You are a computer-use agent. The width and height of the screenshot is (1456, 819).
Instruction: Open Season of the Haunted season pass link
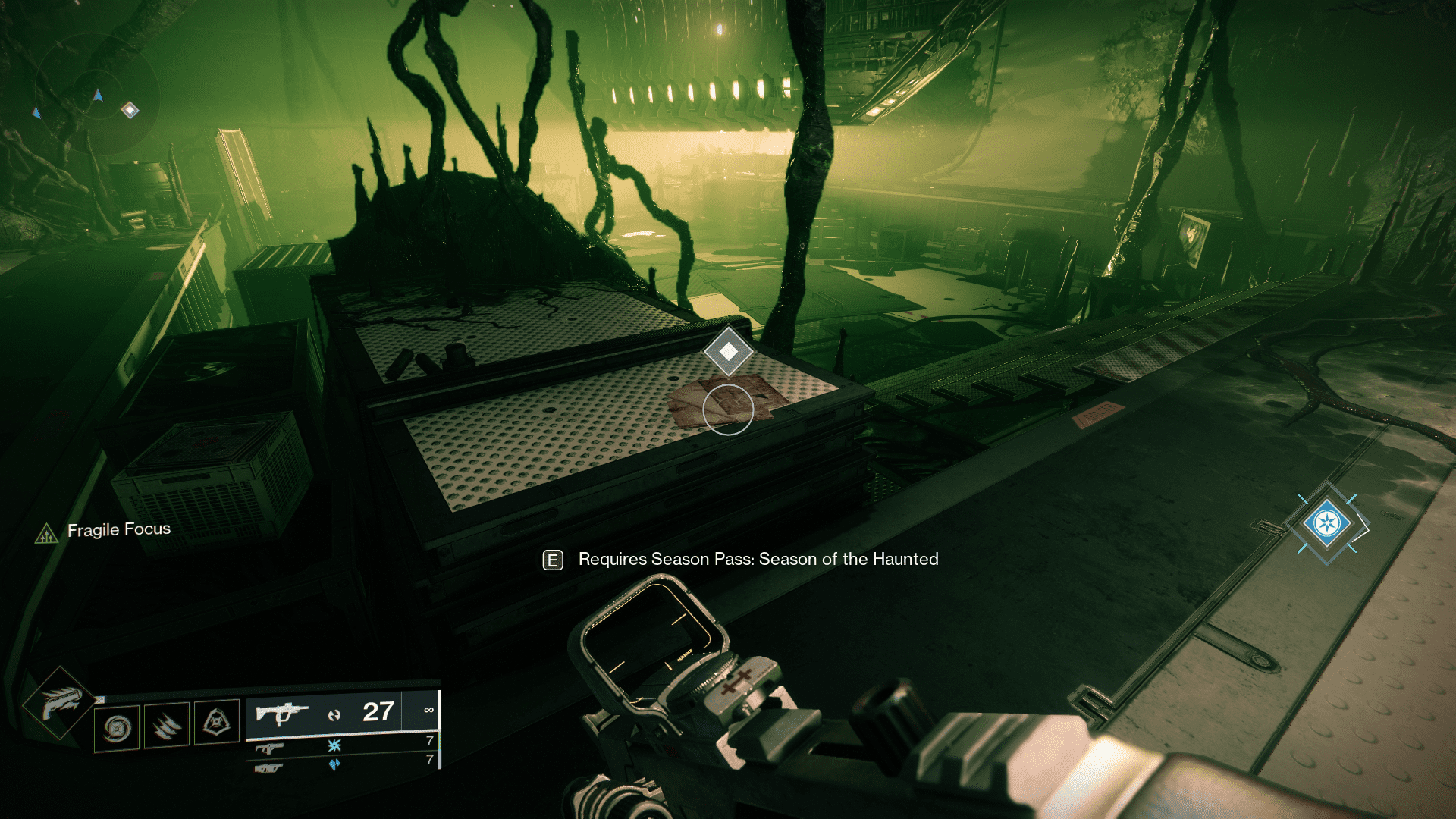758,560
